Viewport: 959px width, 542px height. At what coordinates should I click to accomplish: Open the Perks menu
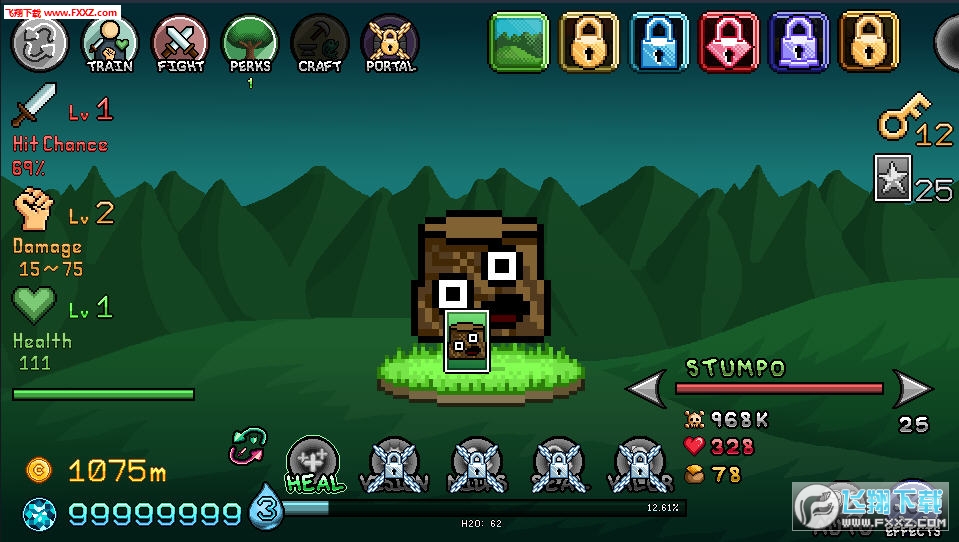[x=250, y=42]
